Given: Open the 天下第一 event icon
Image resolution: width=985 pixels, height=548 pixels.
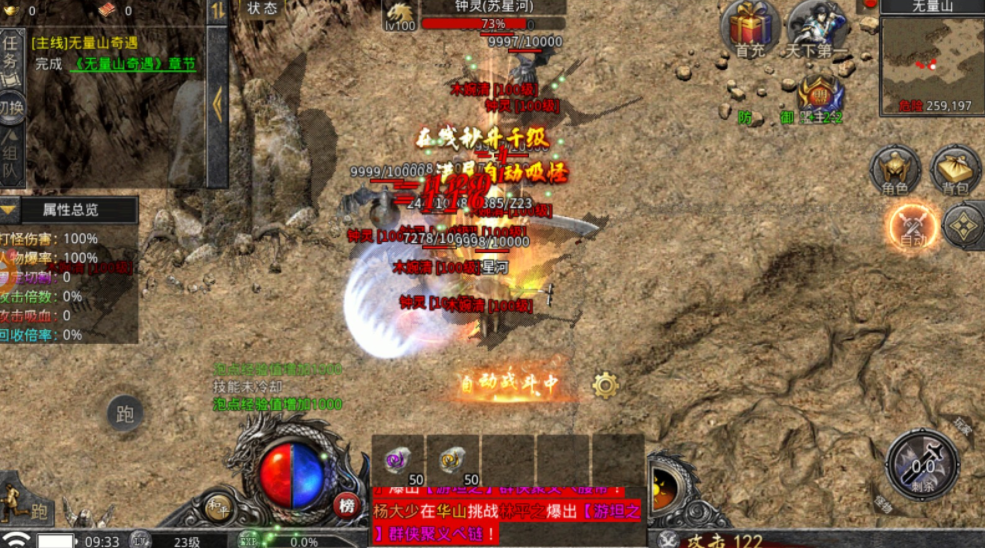Looking at the screenshot, I should click(x=817, y=28).
